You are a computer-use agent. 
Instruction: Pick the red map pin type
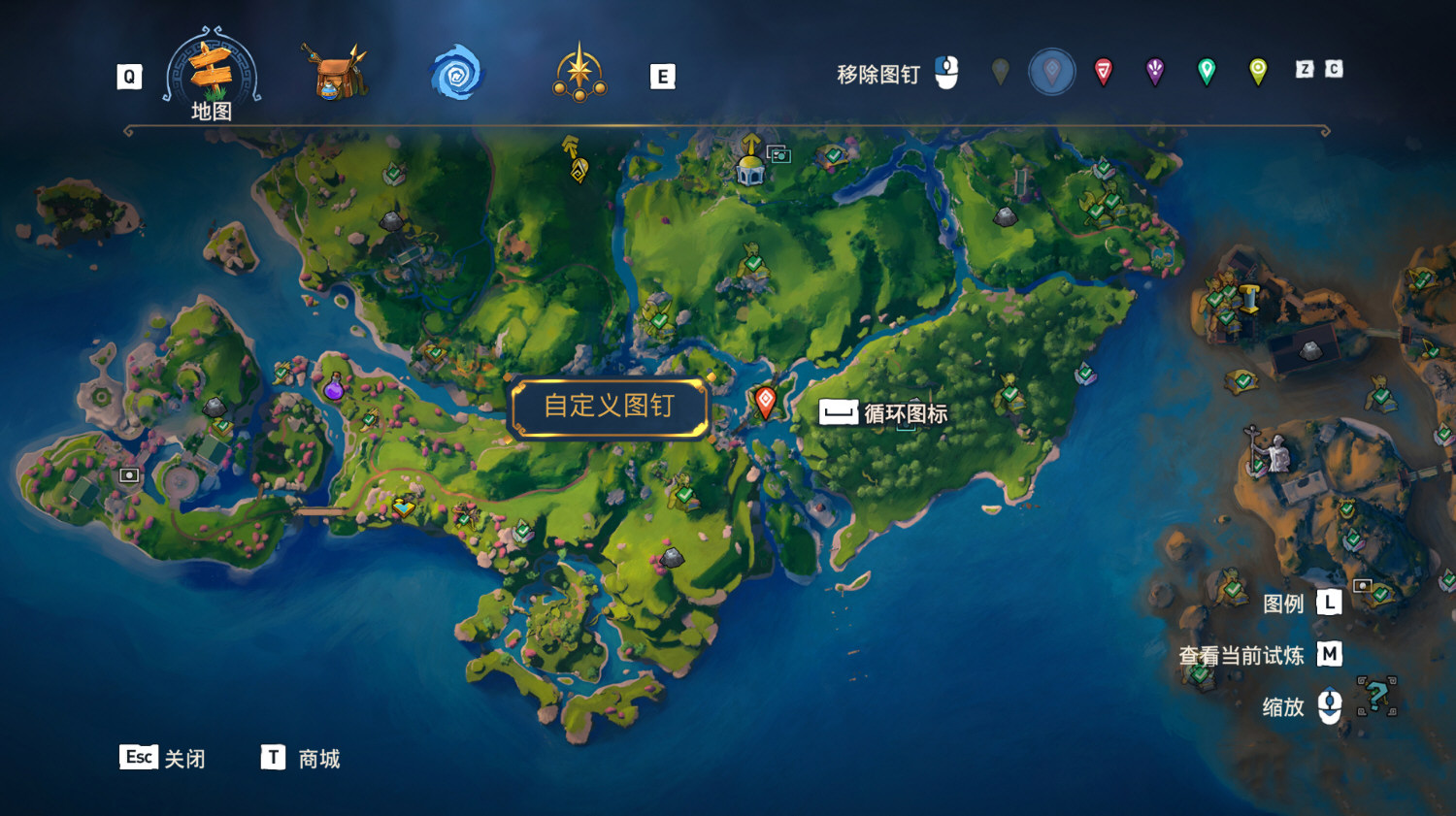pos(1104,71)
